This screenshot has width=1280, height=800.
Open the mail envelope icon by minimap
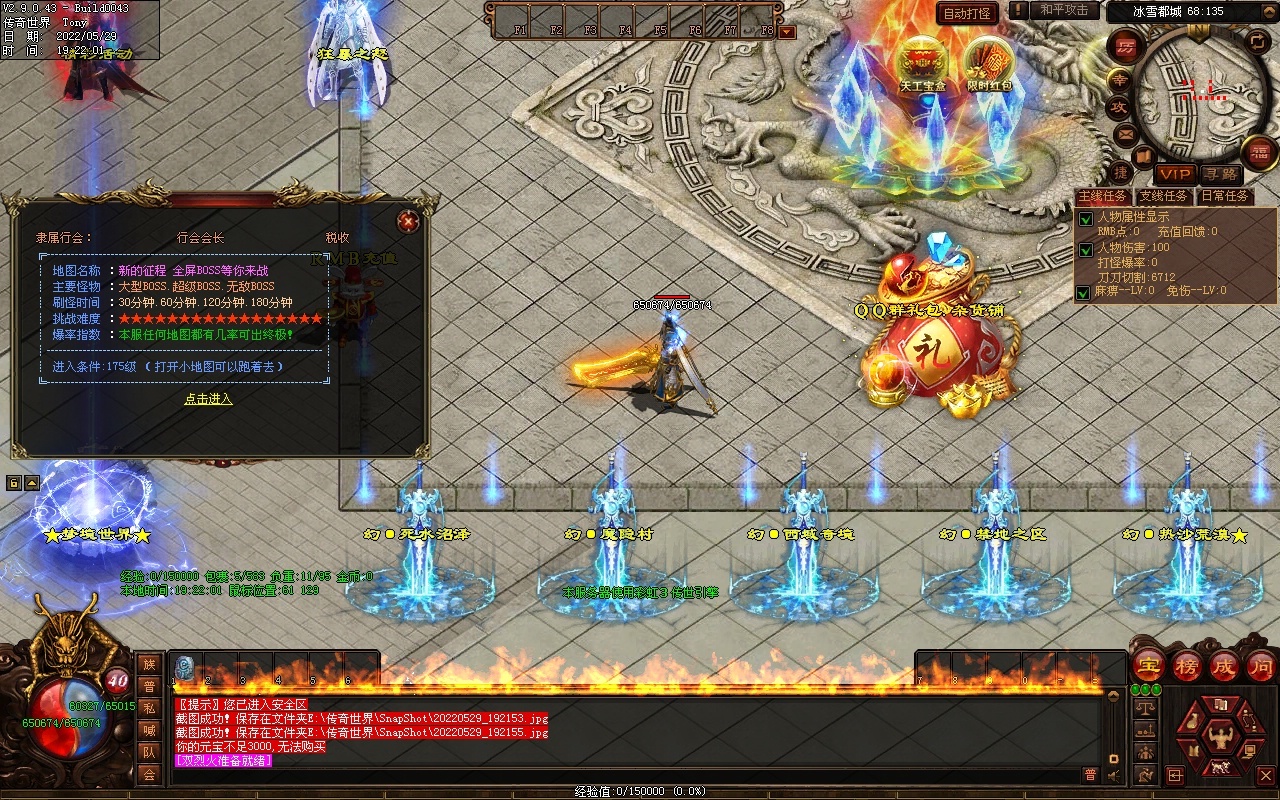(x=1126, y=133)
